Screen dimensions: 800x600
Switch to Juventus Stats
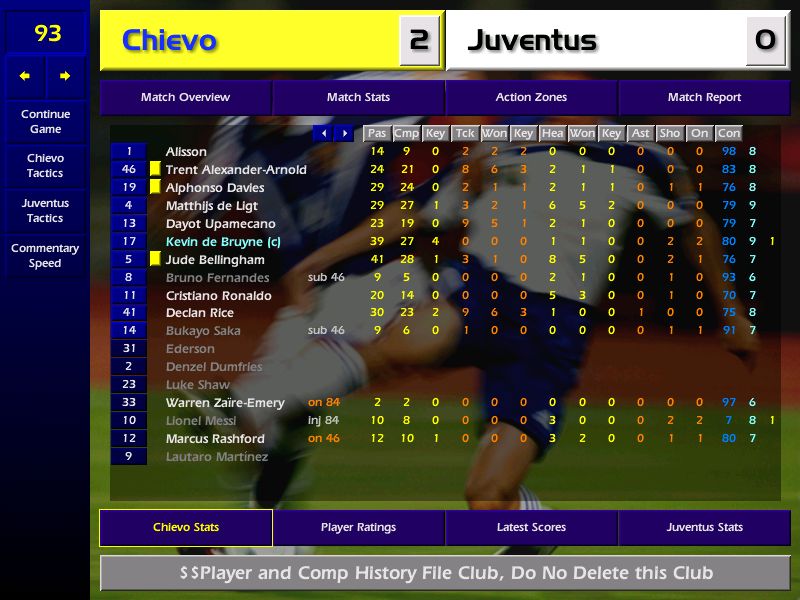(704, 528)
